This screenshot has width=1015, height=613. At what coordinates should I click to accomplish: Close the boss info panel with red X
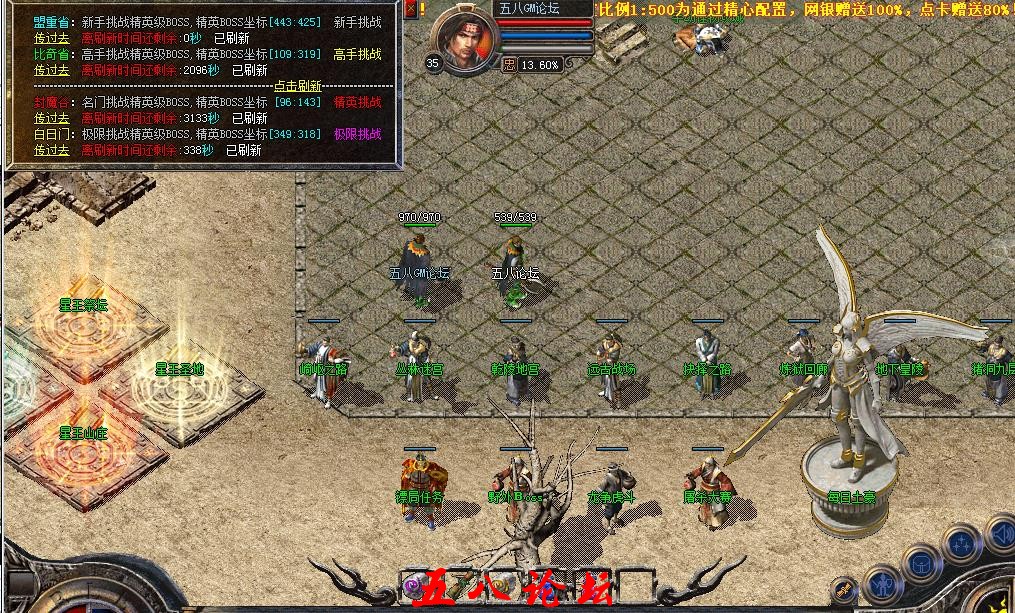pos(412,8)
